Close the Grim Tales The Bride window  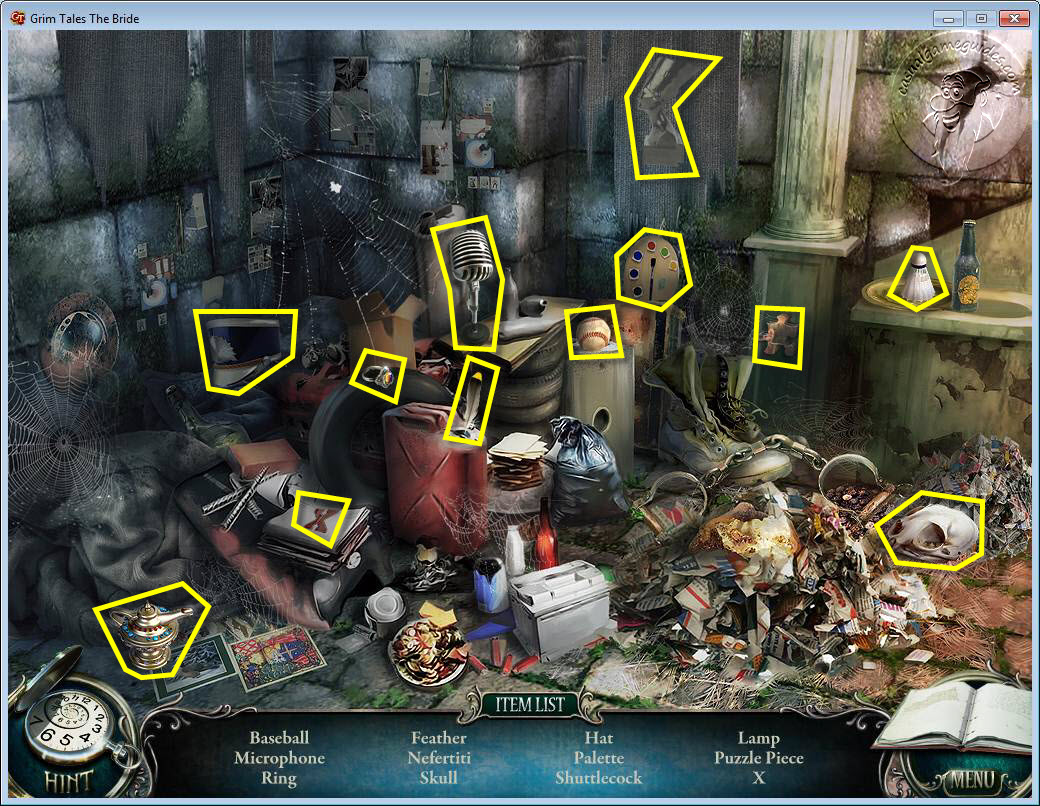tap(1013, 18)
